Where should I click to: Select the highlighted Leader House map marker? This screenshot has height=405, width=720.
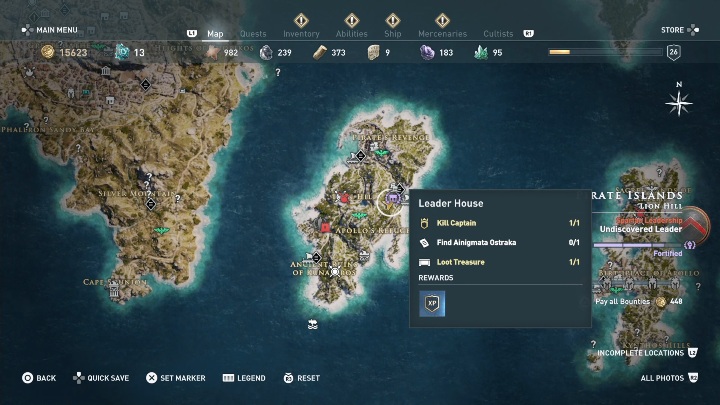392,199
